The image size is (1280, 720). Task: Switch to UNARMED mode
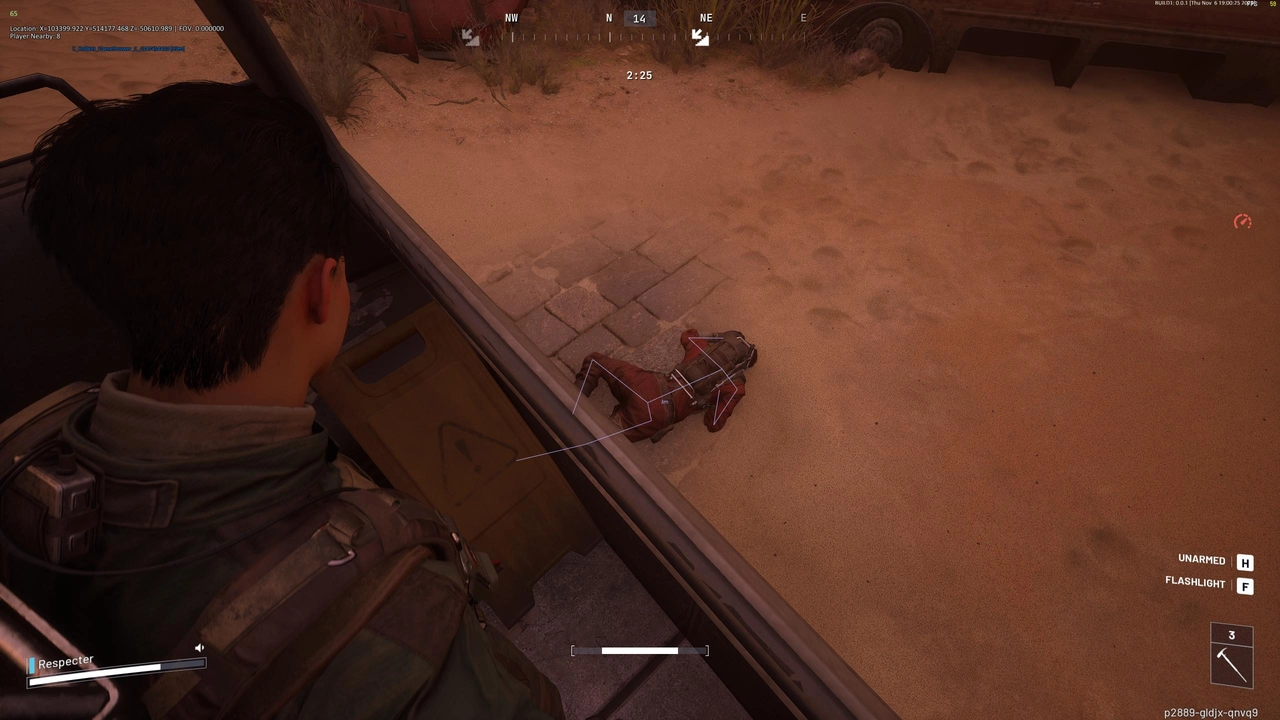click(x=1200, y=559)
